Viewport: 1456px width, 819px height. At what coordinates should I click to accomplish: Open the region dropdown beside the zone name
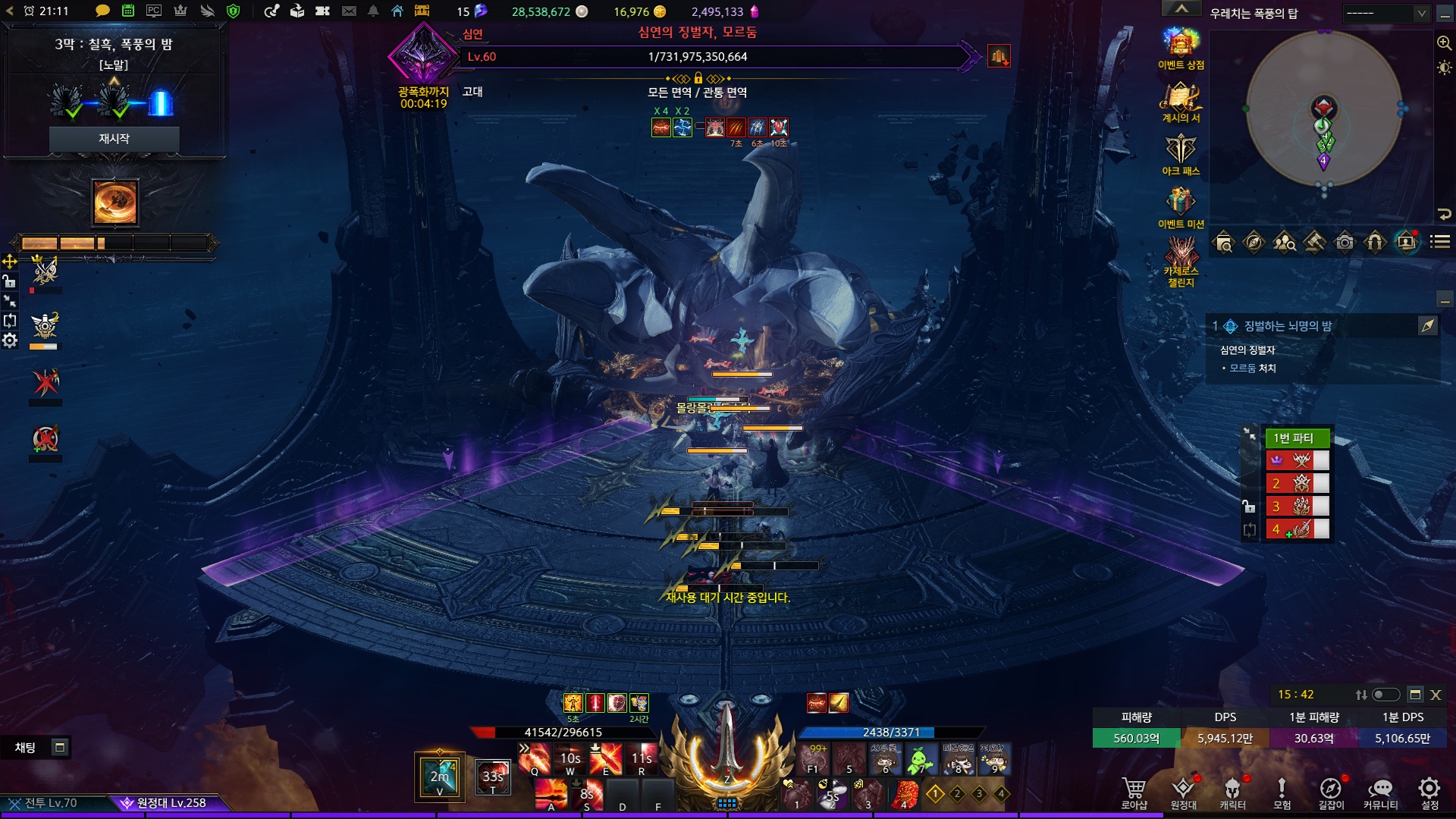pos(1385,13)
